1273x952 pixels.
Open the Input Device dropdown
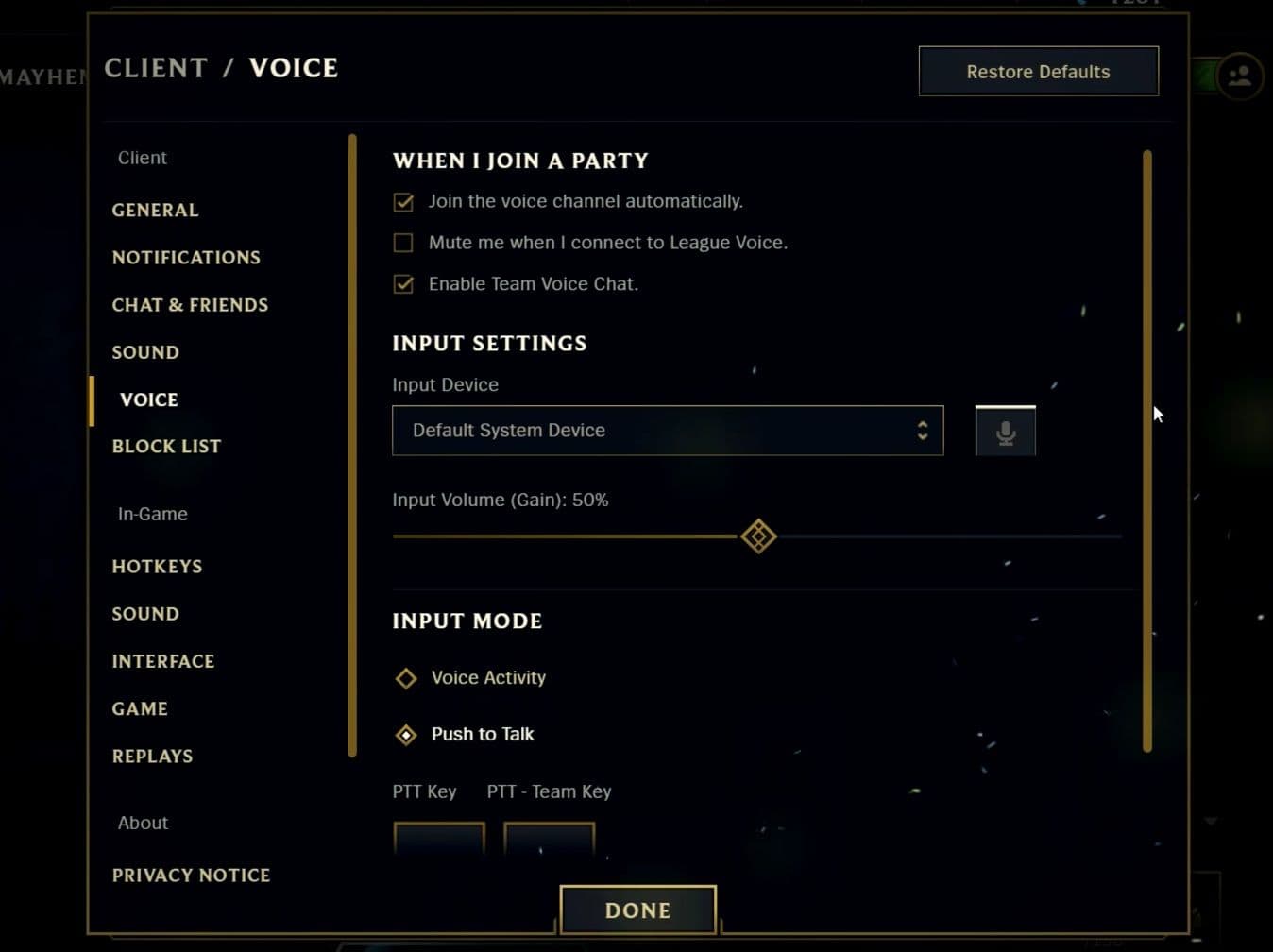point(668,431)
